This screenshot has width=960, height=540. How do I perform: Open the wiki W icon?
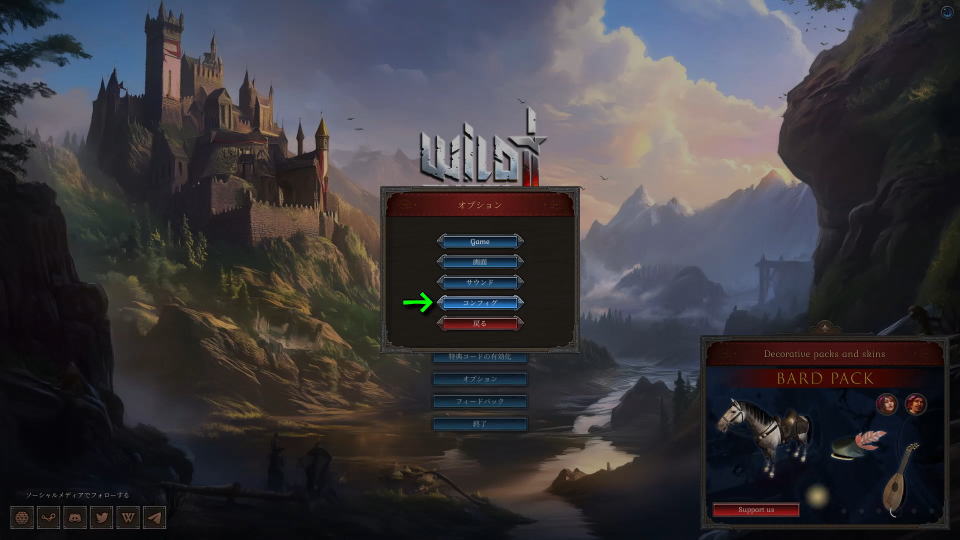pyautogui.click(x=128, y=518)
